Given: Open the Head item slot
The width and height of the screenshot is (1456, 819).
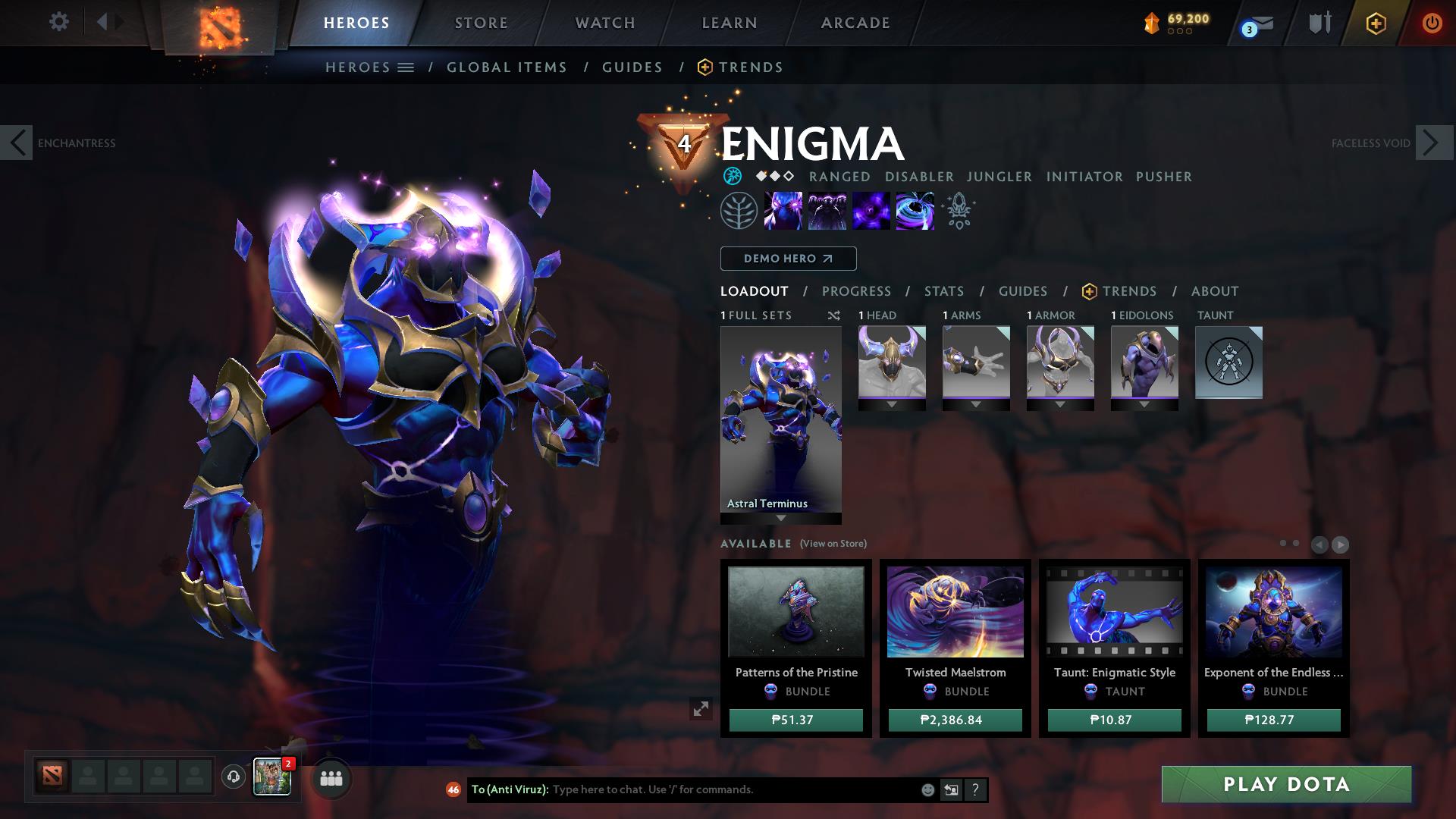Looking at the screenshot, I should click(x=892, y=362).
